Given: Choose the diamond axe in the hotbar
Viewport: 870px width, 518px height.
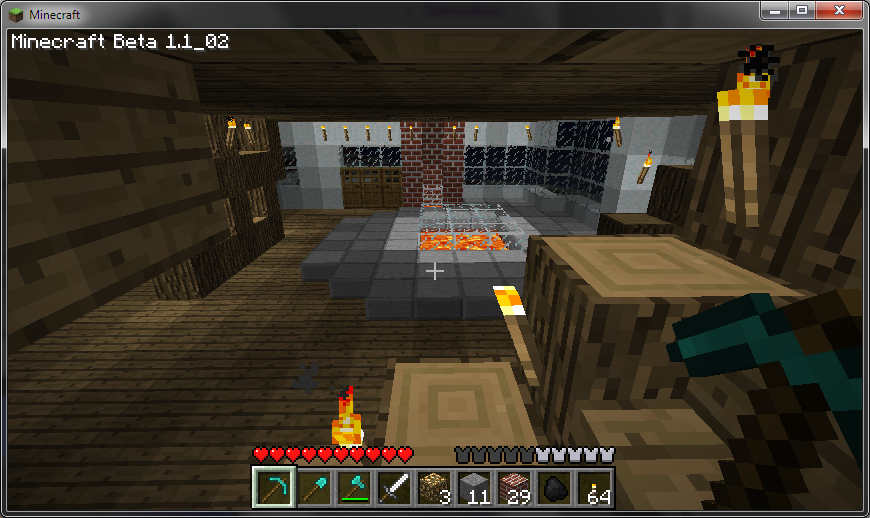Looking at the screenshot, I should (353, 488).
